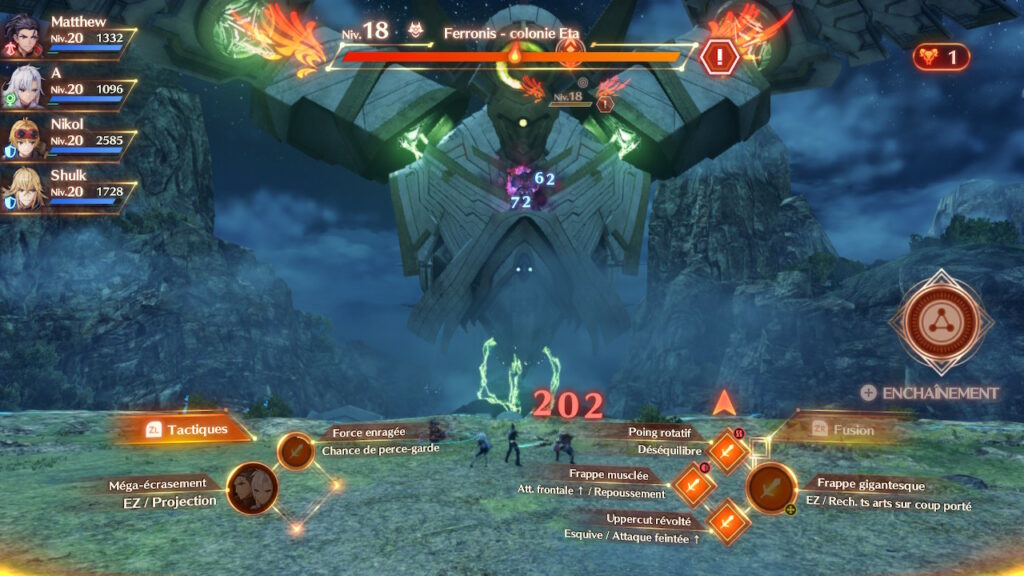Click the red enemy counter badge
1024x576 pixels.
click(941, 57)
